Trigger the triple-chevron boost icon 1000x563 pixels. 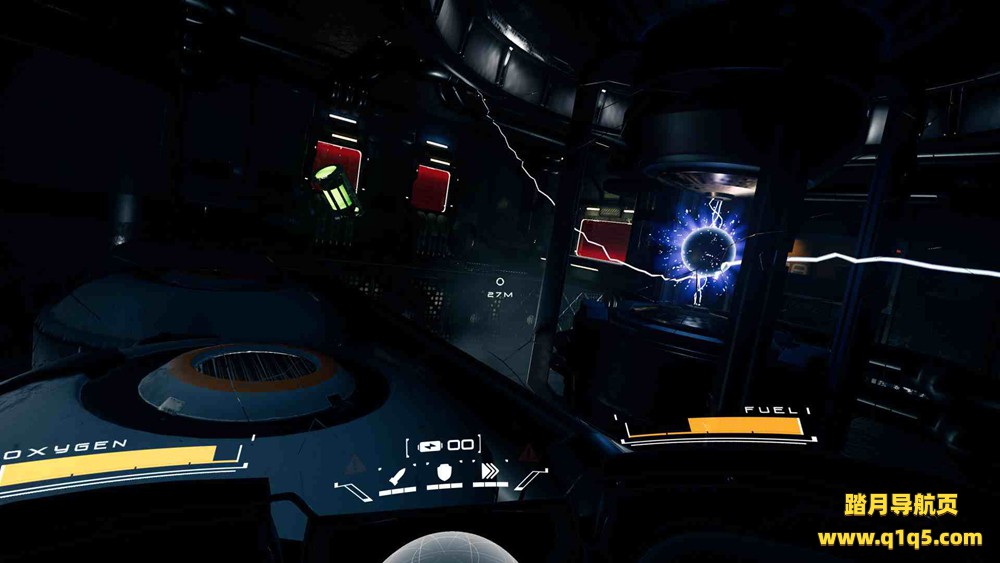pyautogui.click(x=490, y=473)
